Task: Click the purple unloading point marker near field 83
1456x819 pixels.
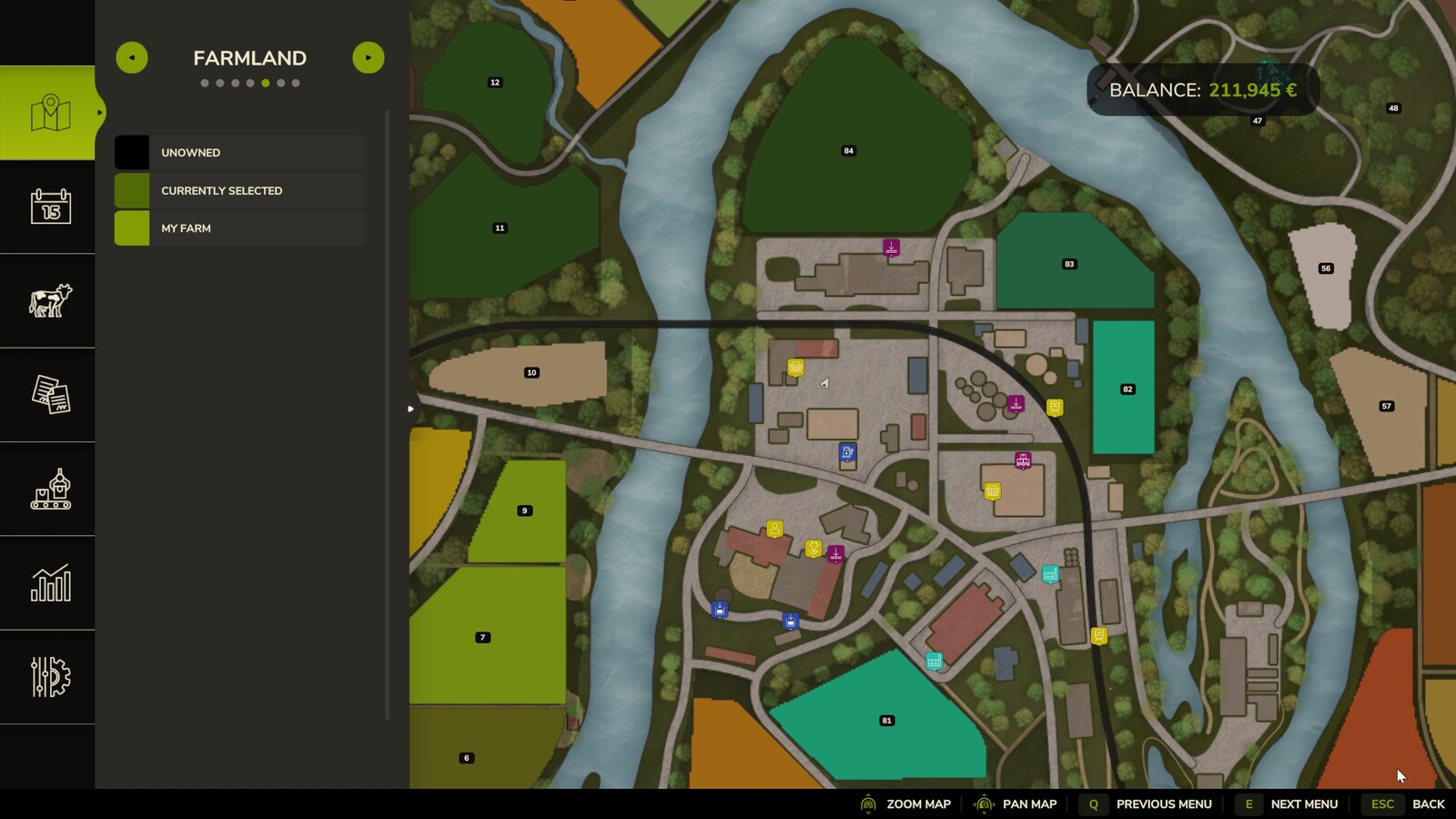Action: 891,246
